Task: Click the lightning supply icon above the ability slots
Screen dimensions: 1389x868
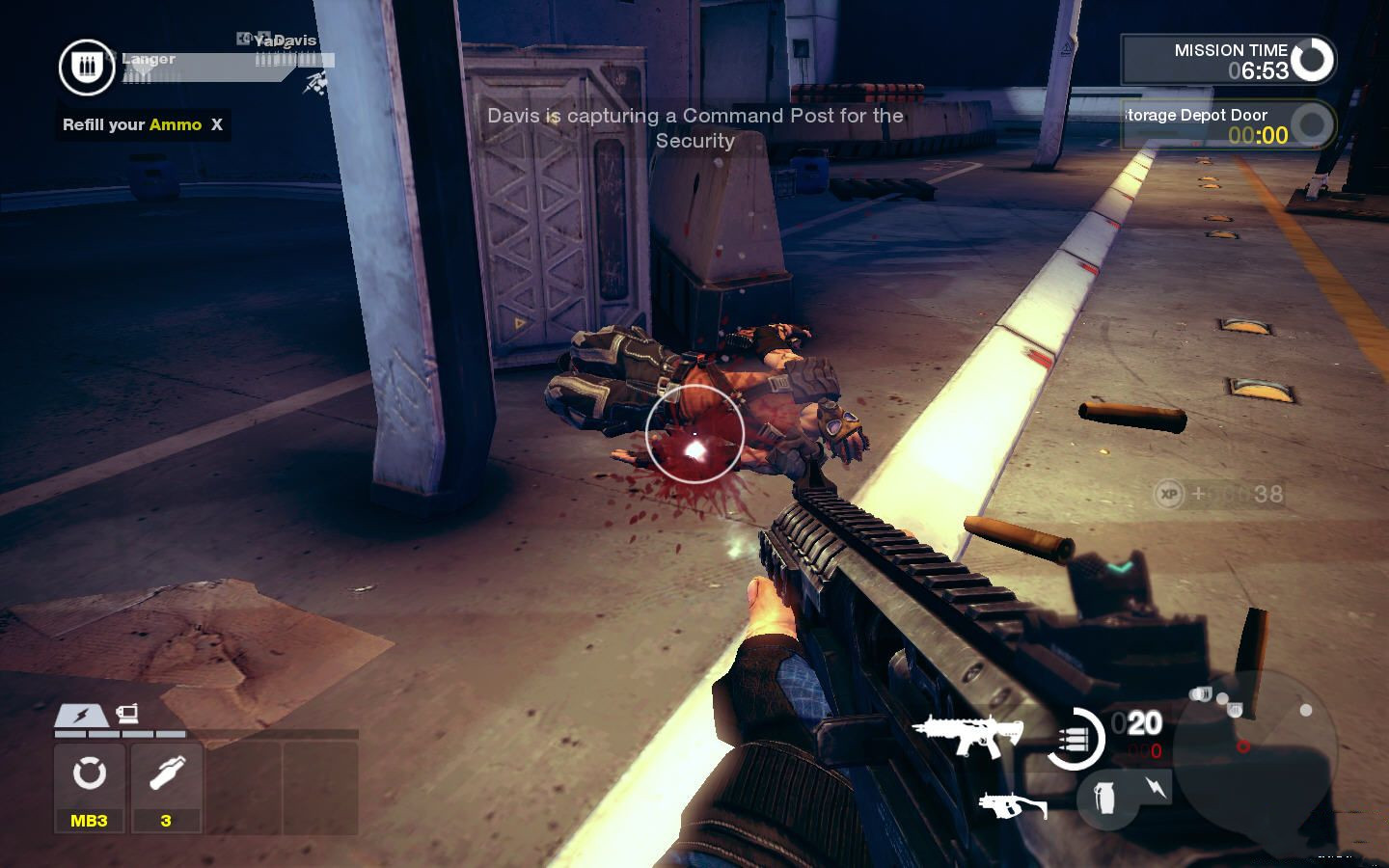Action: click(x=81, y=716)
